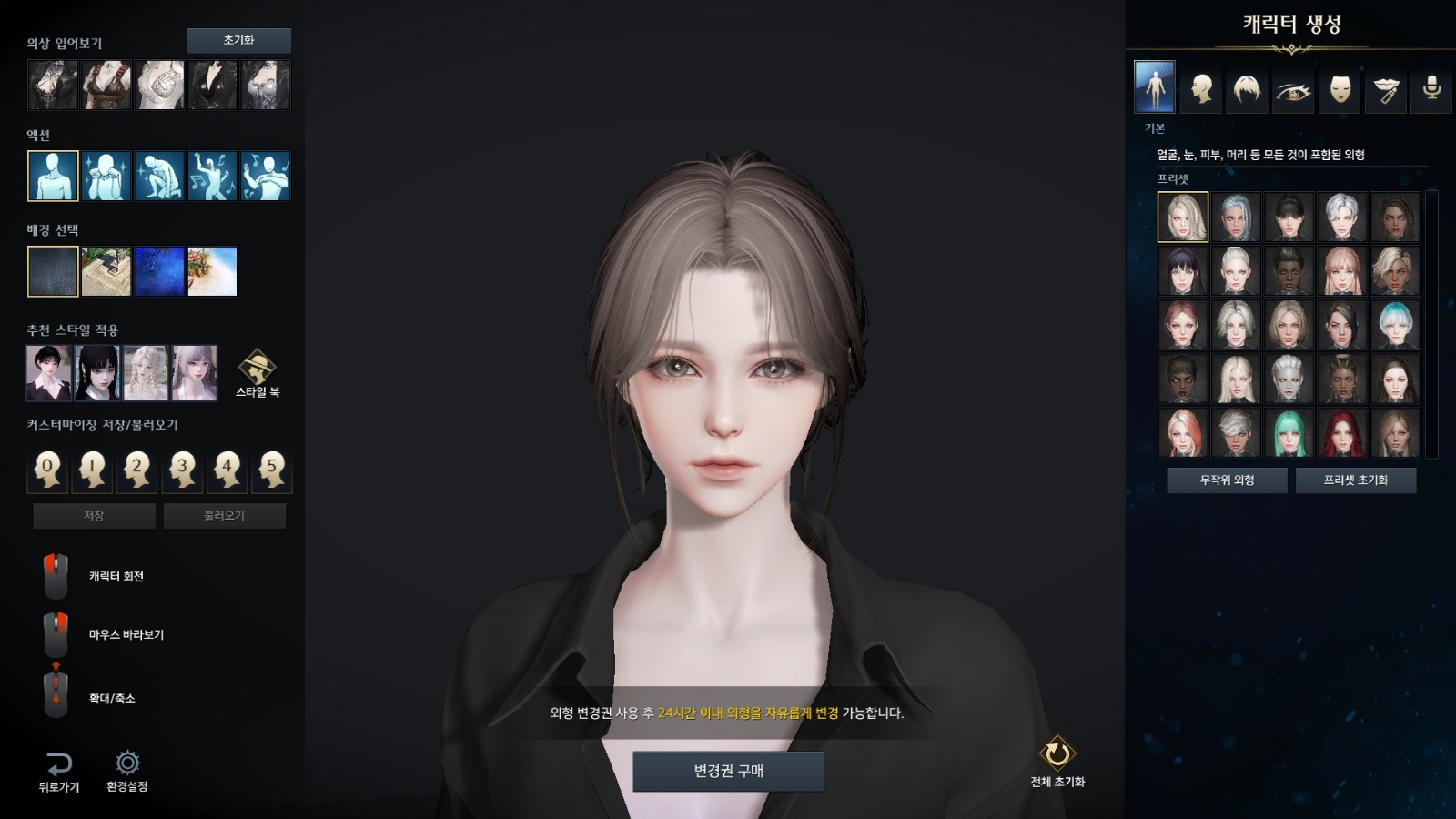Open 환경설정 settings gear
Viewport: 1456px width, 819px height.
[x=126, y=771]
